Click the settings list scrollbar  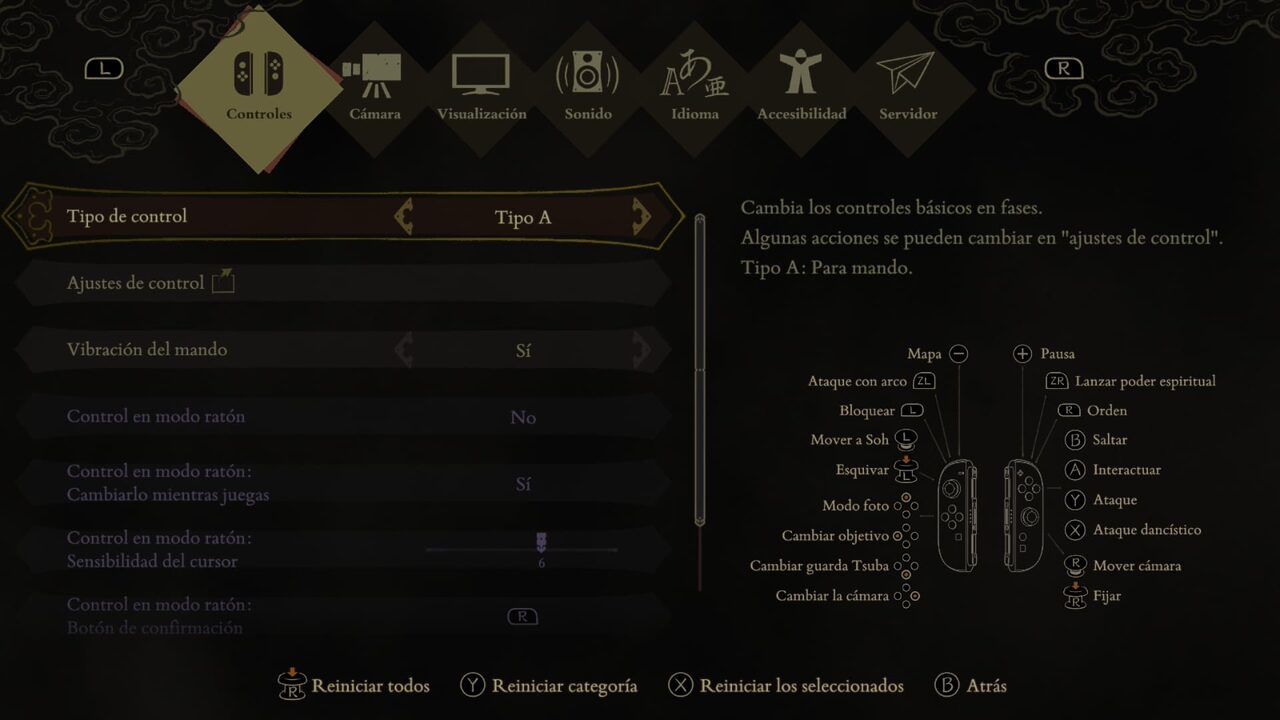click(700, 370)
